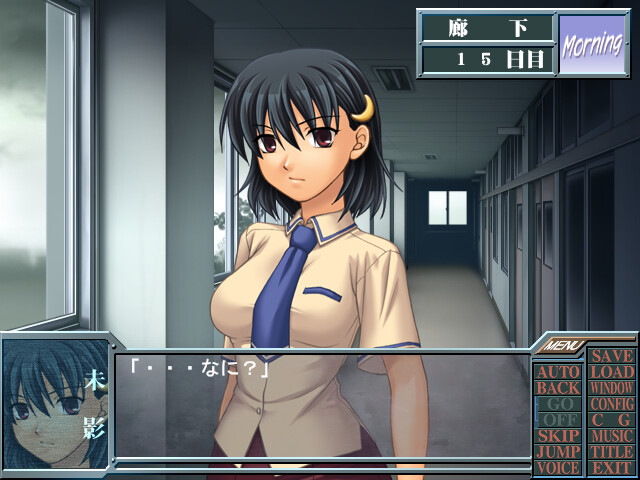This screenshot has height=480, width=640.
Task: Select the JUMP button
Action: 558,452
